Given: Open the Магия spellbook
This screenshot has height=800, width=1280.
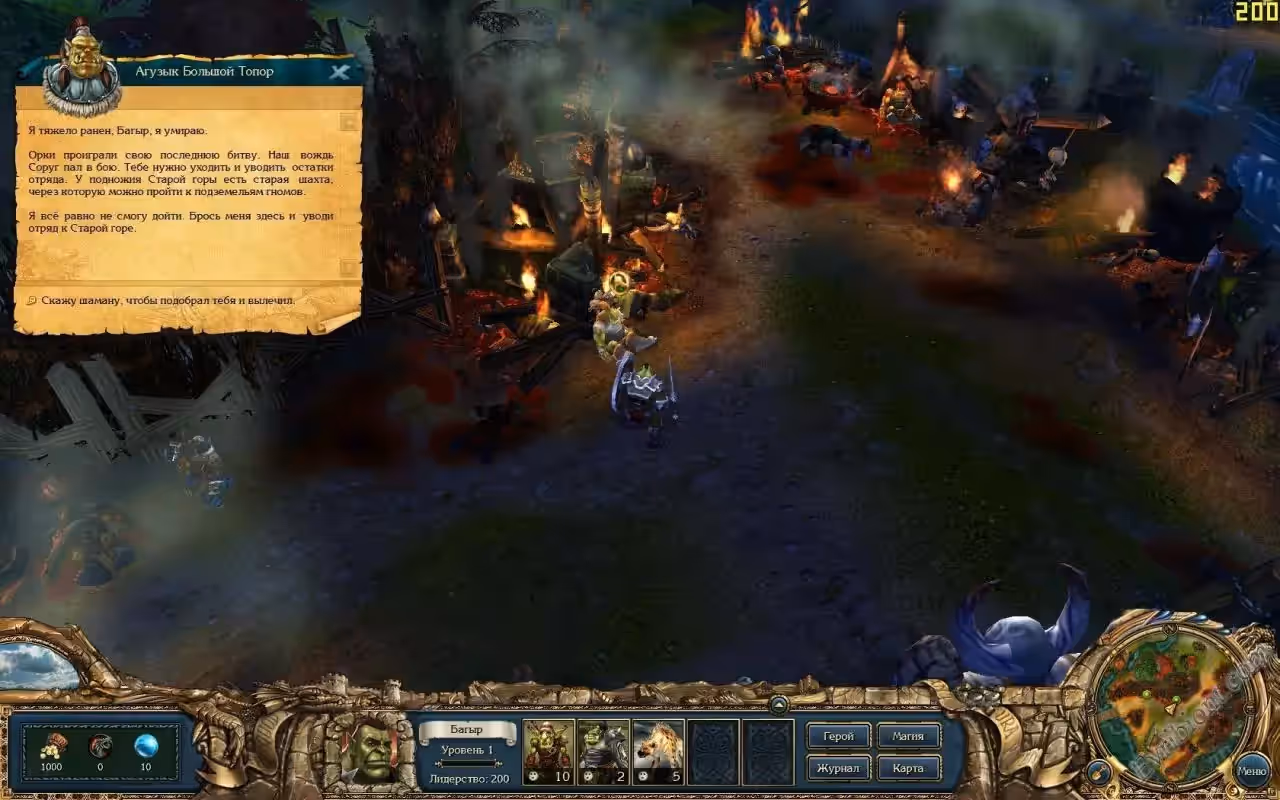Looking at the screenshot, I should click(x=908, y=736).
